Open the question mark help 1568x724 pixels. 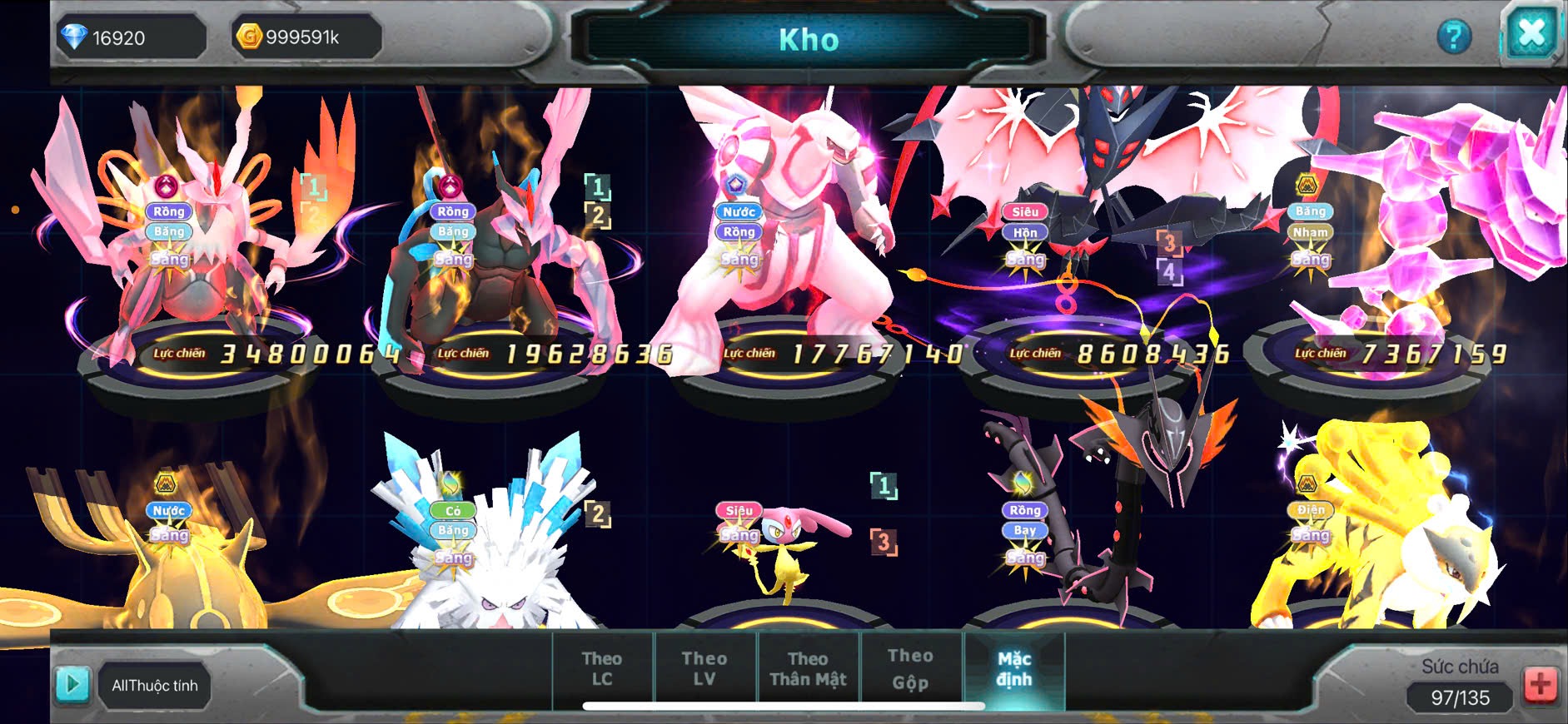pos(1454,37)
